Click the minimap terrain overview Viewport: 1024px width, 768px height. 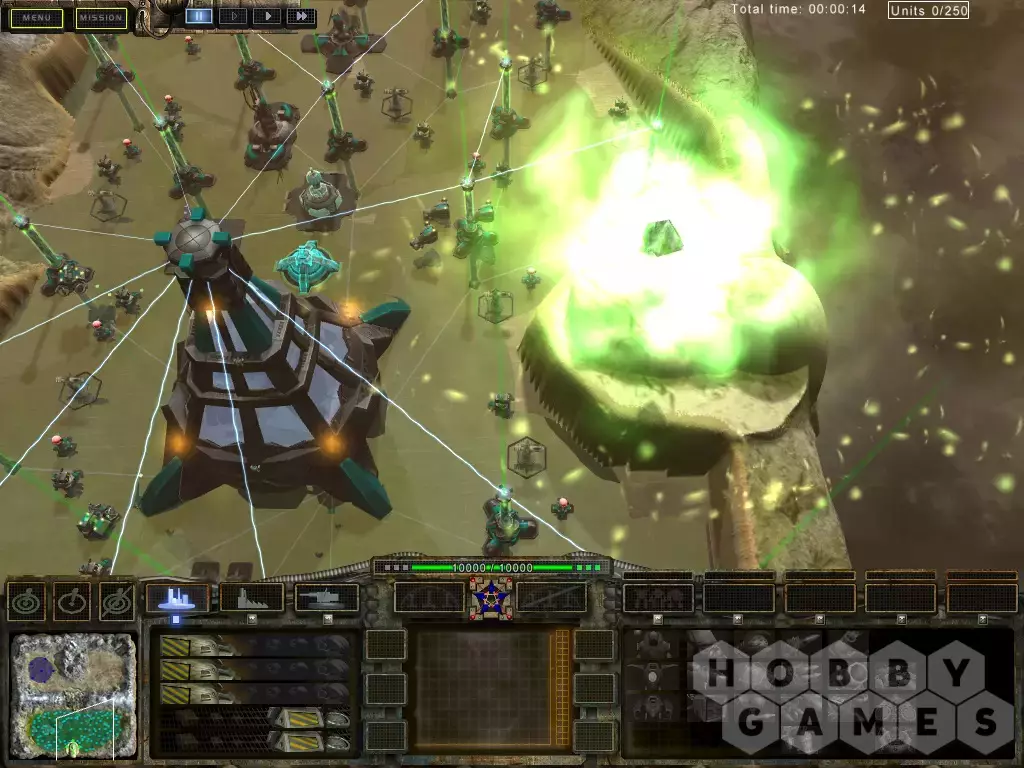pyautogui.click(x=74, y=694)
